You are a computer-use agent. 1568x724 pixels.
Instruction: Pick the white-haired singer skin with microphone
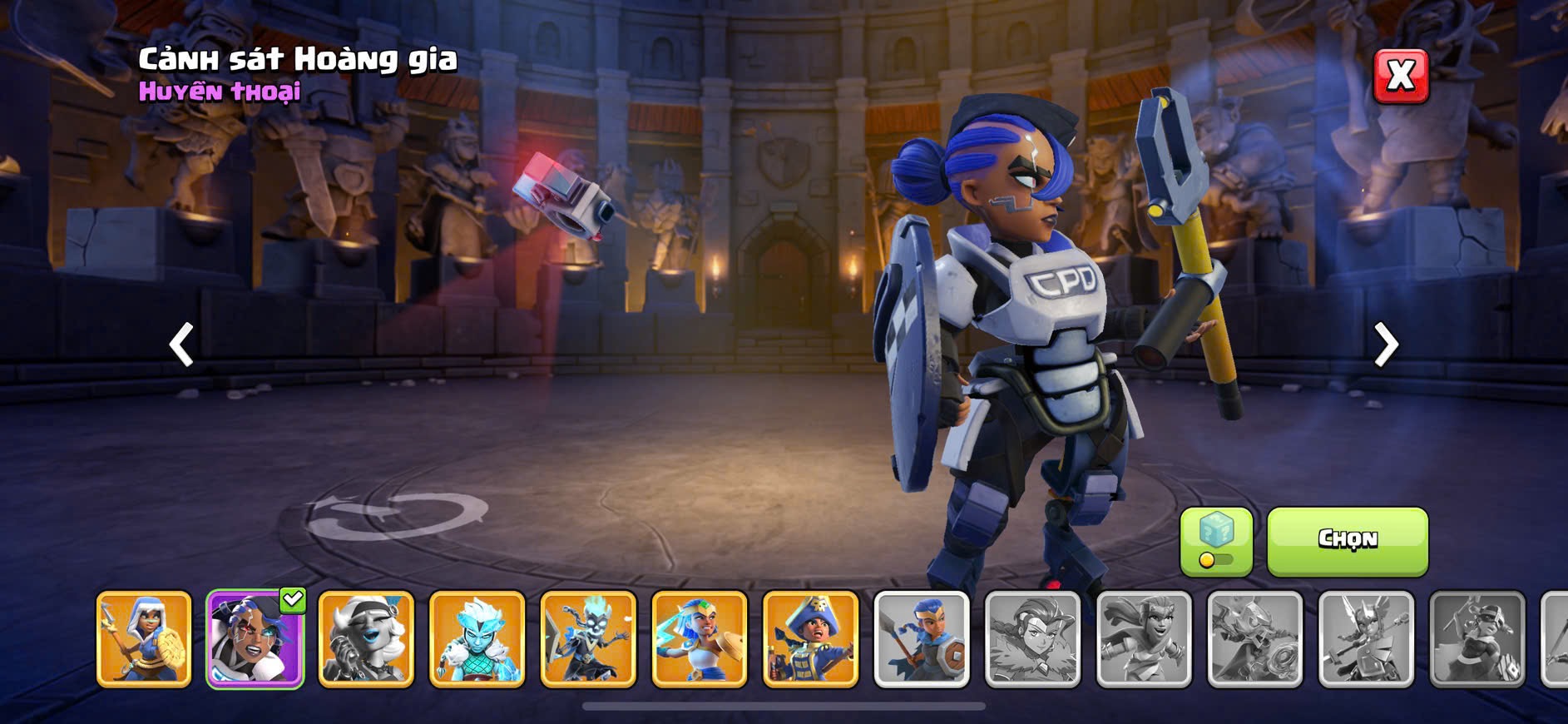click(x=366, y=639)
